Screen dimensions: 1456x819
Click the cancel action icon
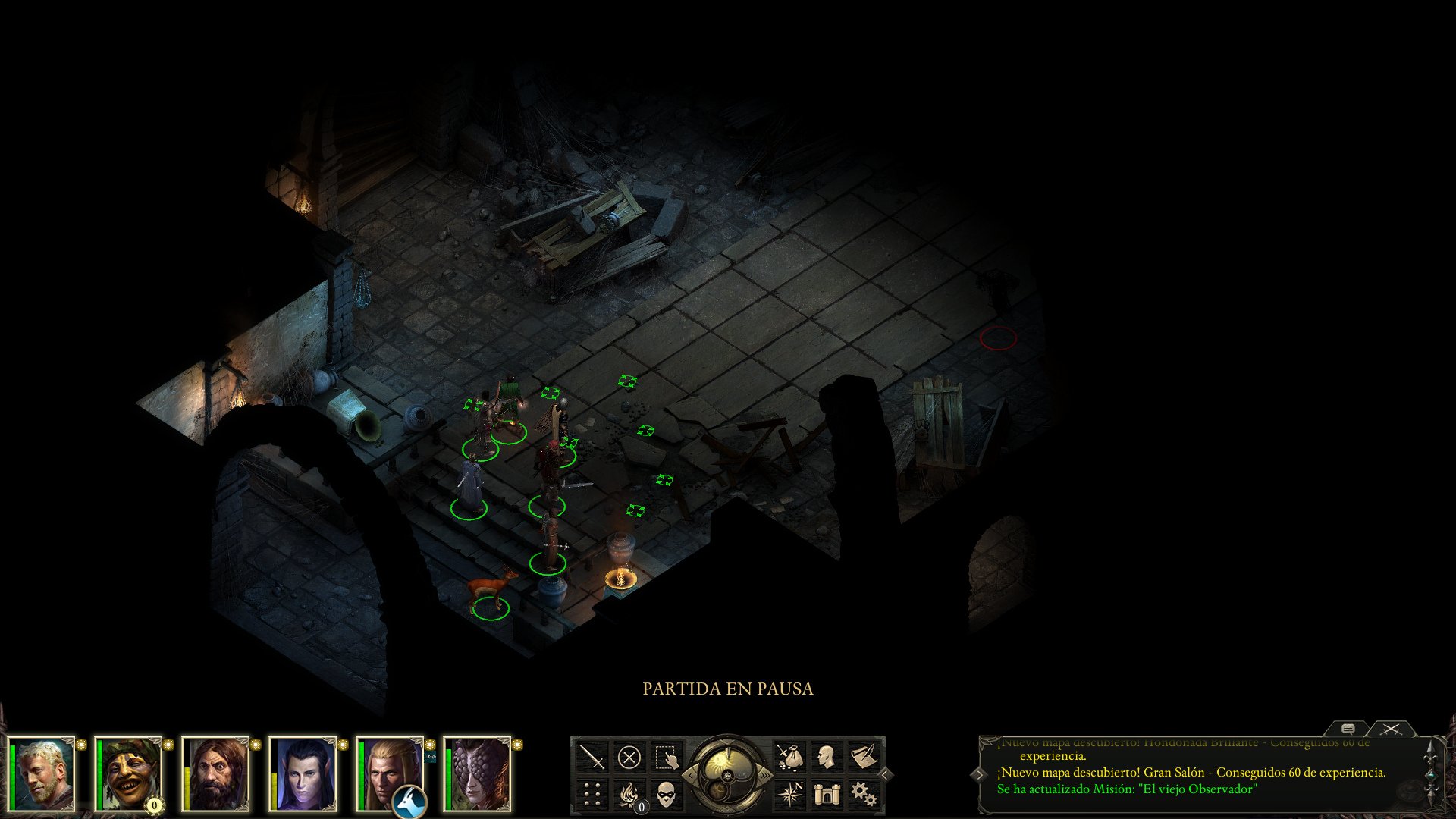pyautogui.click(x=630, y=756)
